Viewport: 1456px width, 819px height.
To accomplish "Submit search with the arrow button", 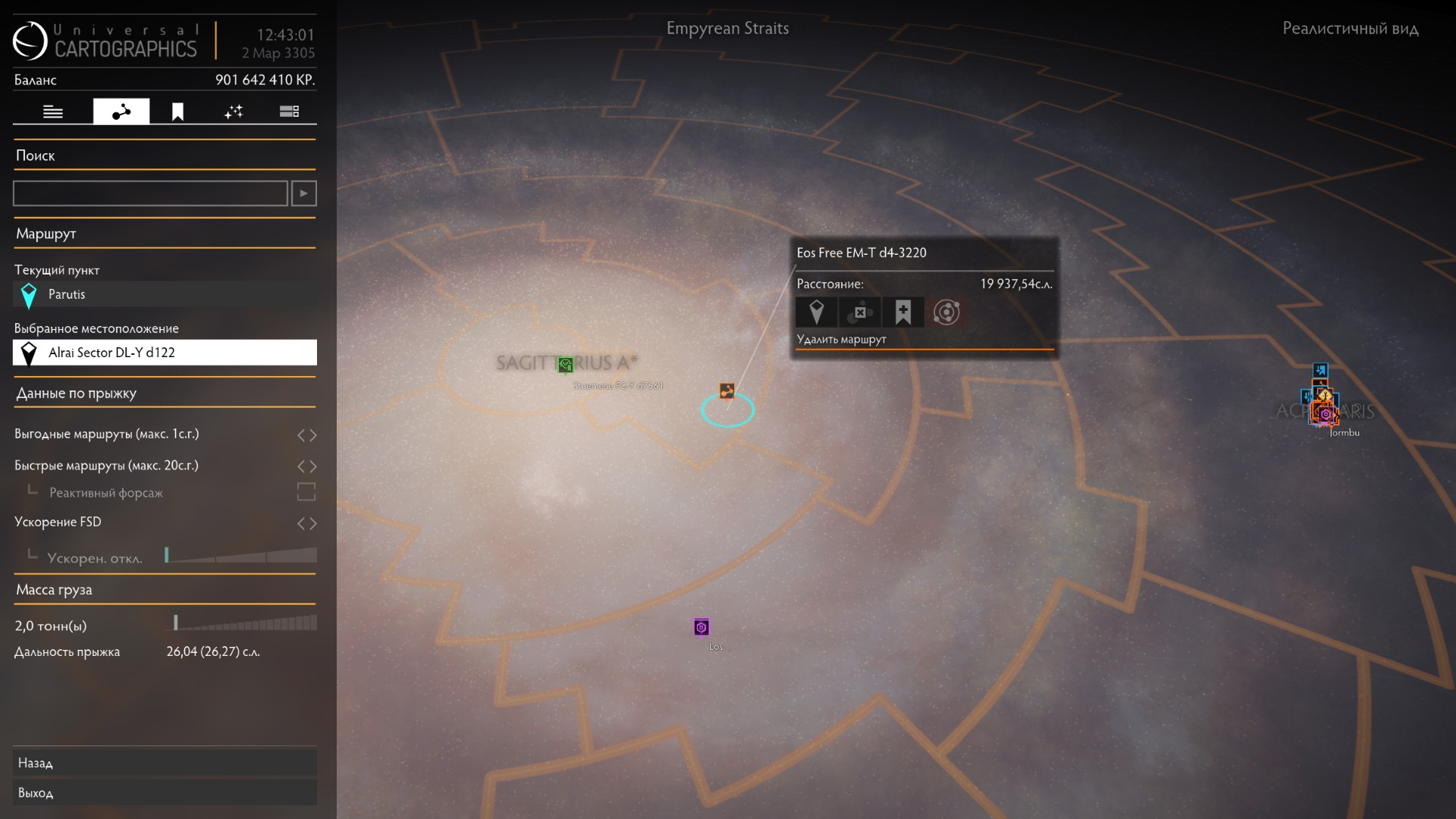I will (x=304, y=193).
